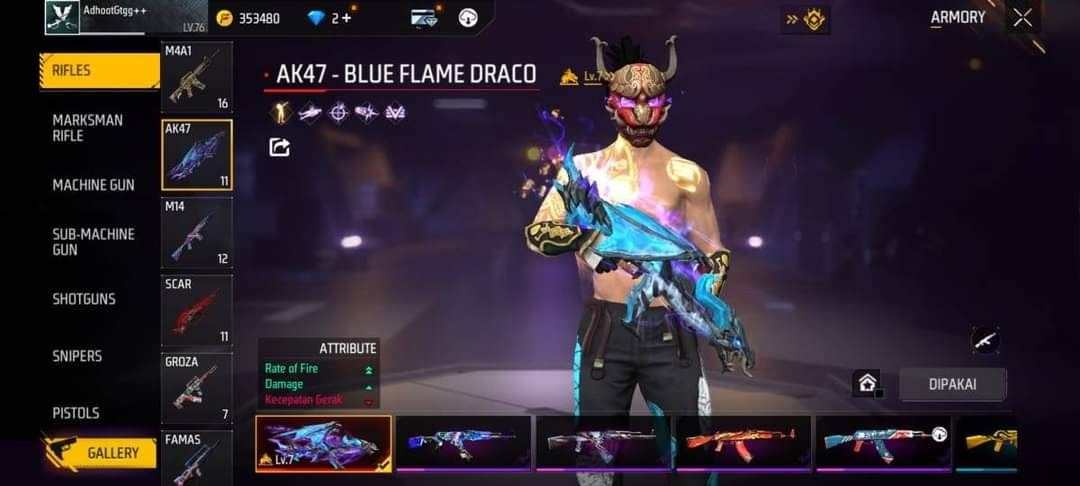Close the Armory screen
The image size is (1080, 486).
coord(1022,18)
